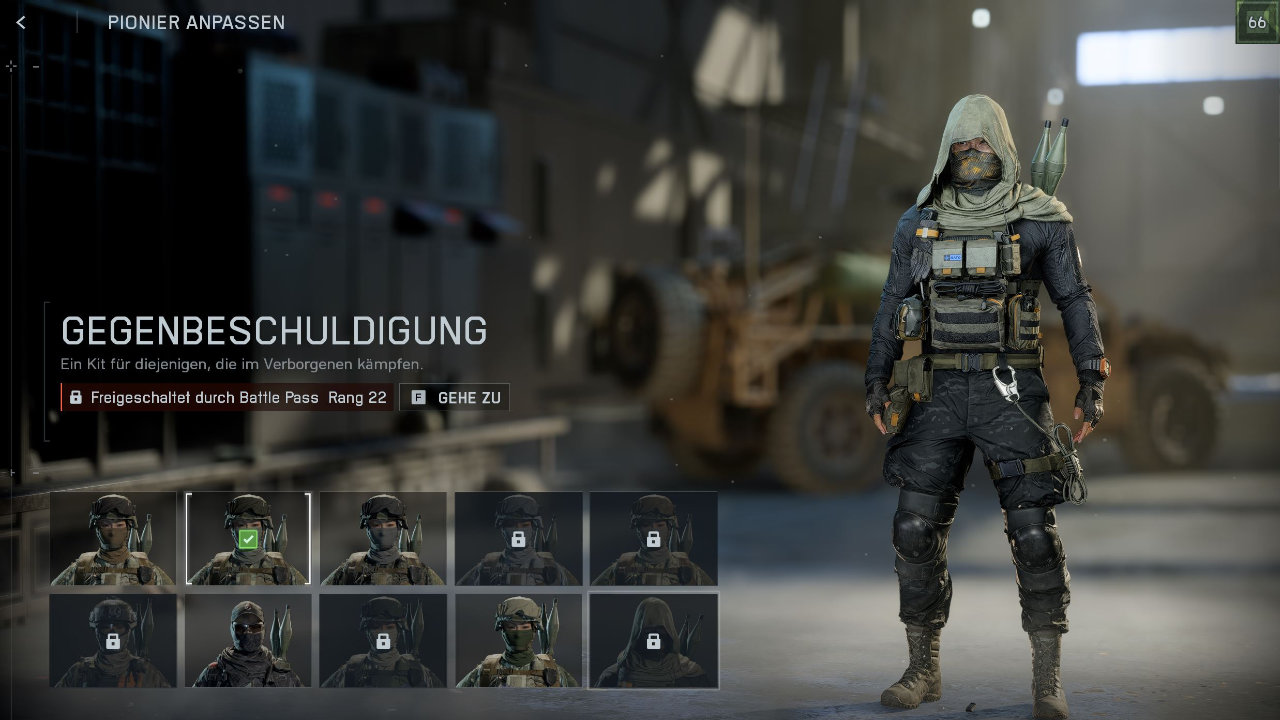Choose the locked hooded skin thumbnail
1280x720 pixels.
653,640
